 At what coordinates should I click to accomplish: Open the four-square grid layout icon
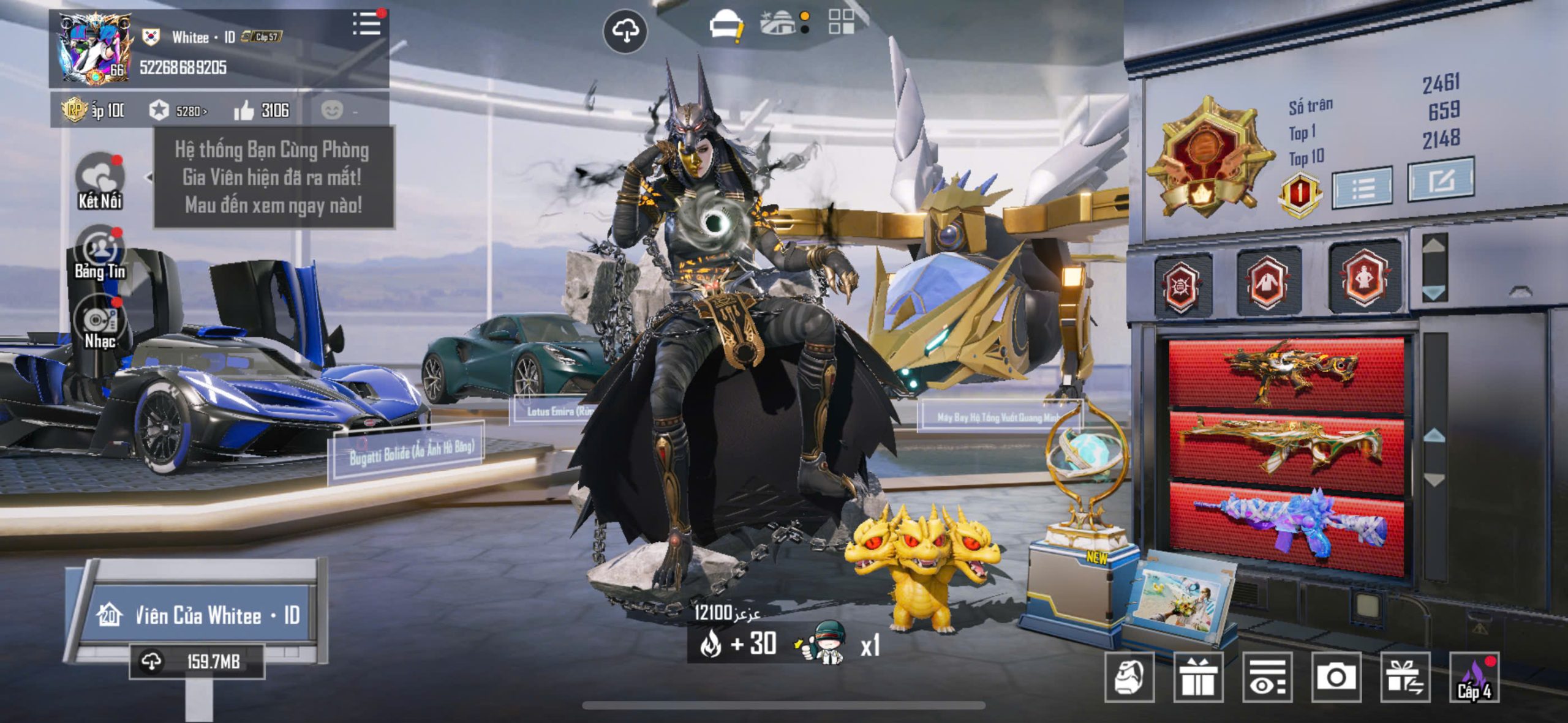[841, 22]
